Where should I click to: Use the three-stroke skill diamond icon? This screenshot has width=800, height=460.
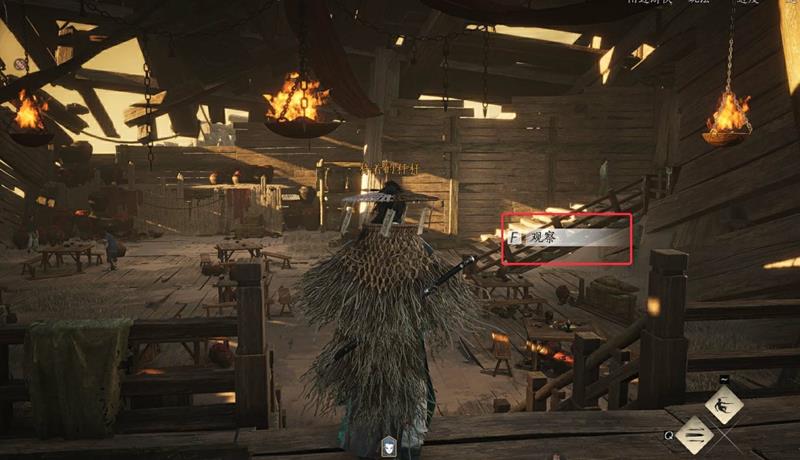694,434
